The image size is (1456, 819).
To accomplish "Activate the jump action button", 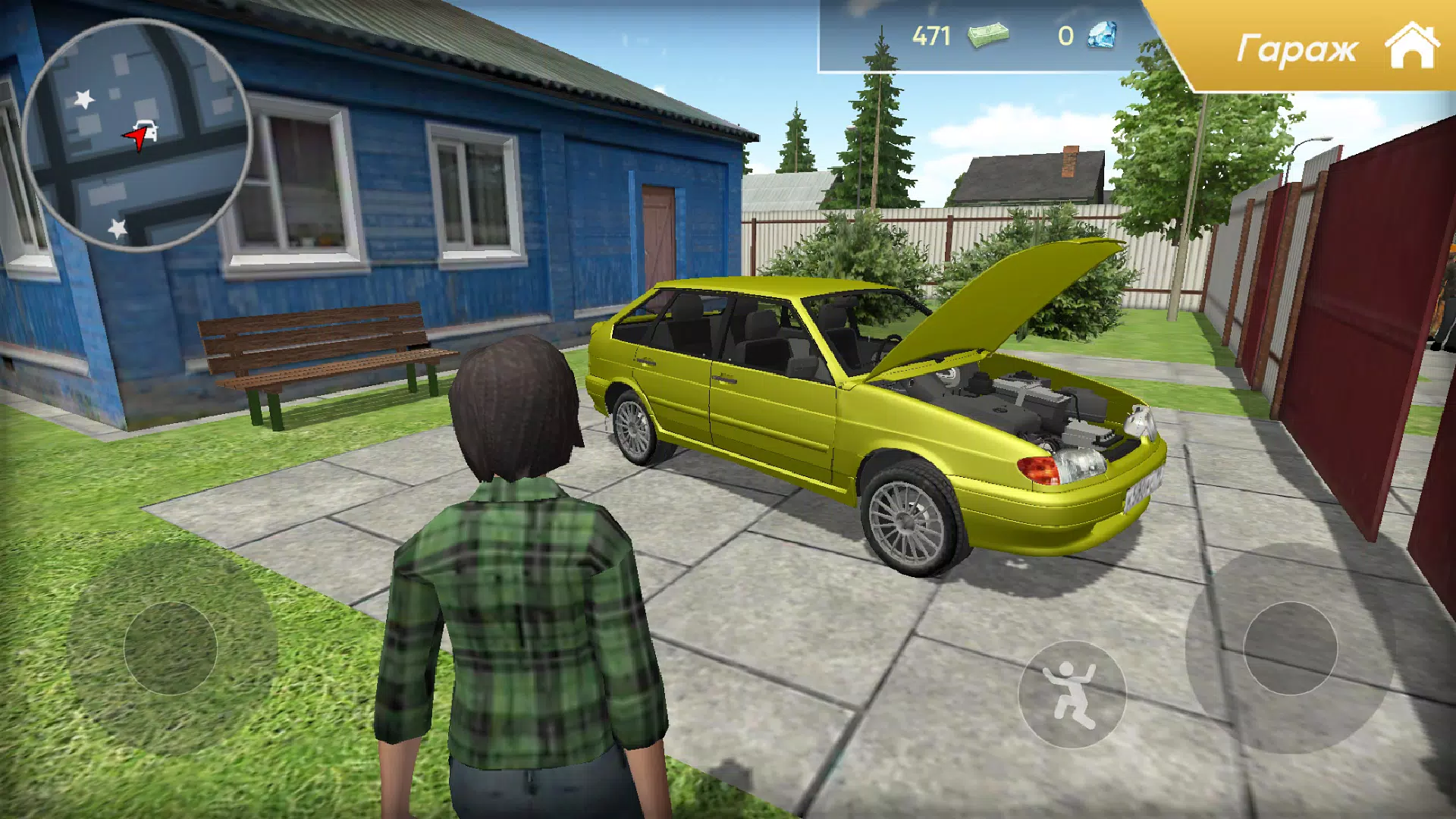I will pyautogui.click(x=1071, y=694).
